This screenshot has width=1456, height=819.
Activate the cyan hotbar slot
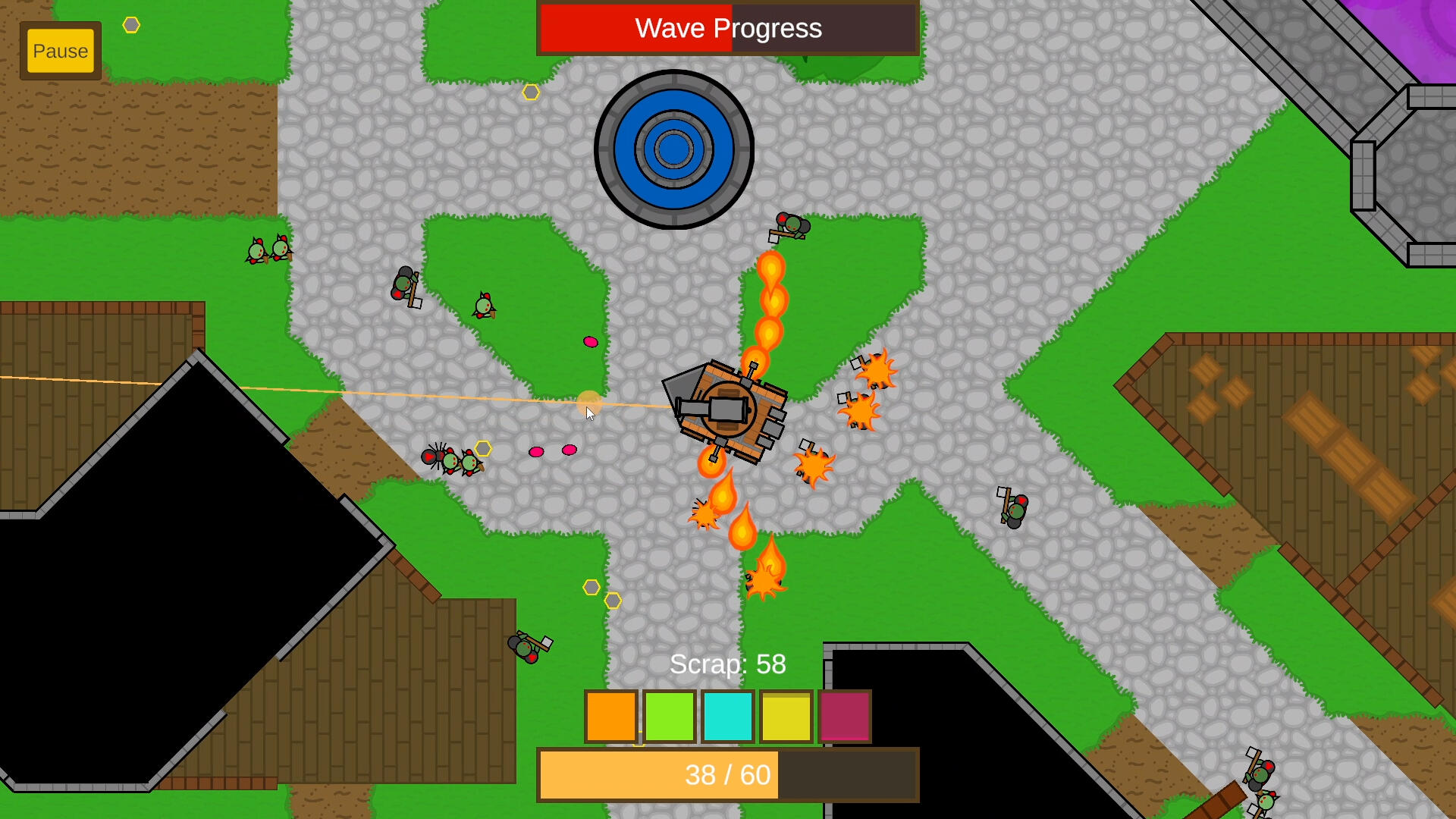click(727, 716)
